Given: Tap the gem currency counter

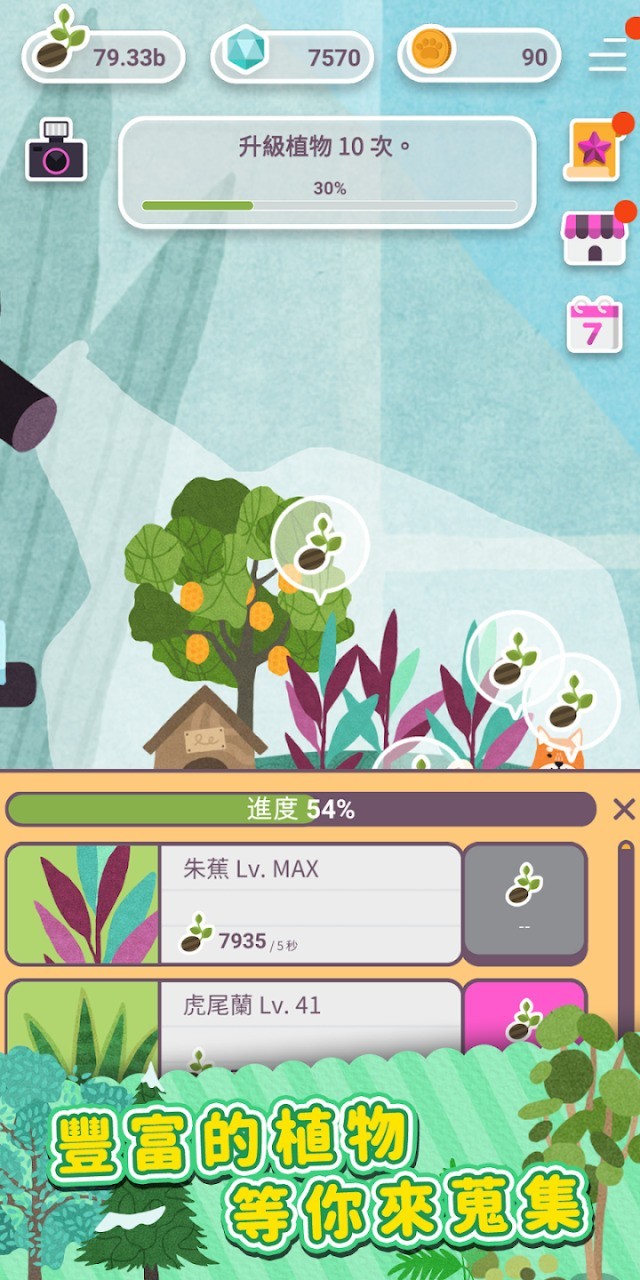Looking at the screenshot, I should [292, 56].
